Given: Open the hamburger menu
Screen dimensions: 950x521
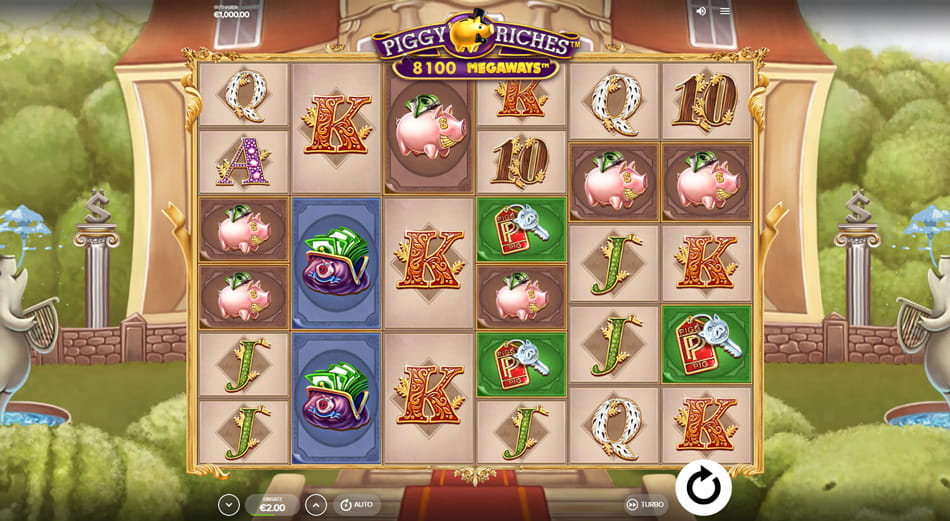Looking at the screenshot, I should pyautogui.click(x=725, y=11).
